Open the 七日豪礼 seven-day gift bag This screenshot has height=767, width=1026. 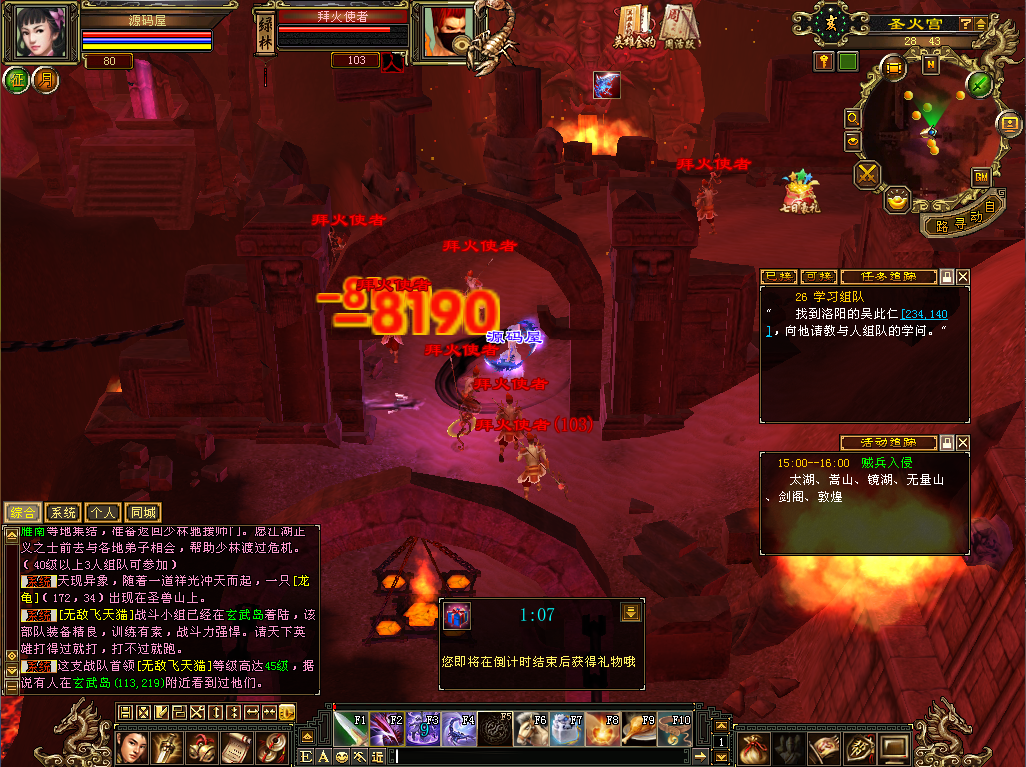(800, 191)
